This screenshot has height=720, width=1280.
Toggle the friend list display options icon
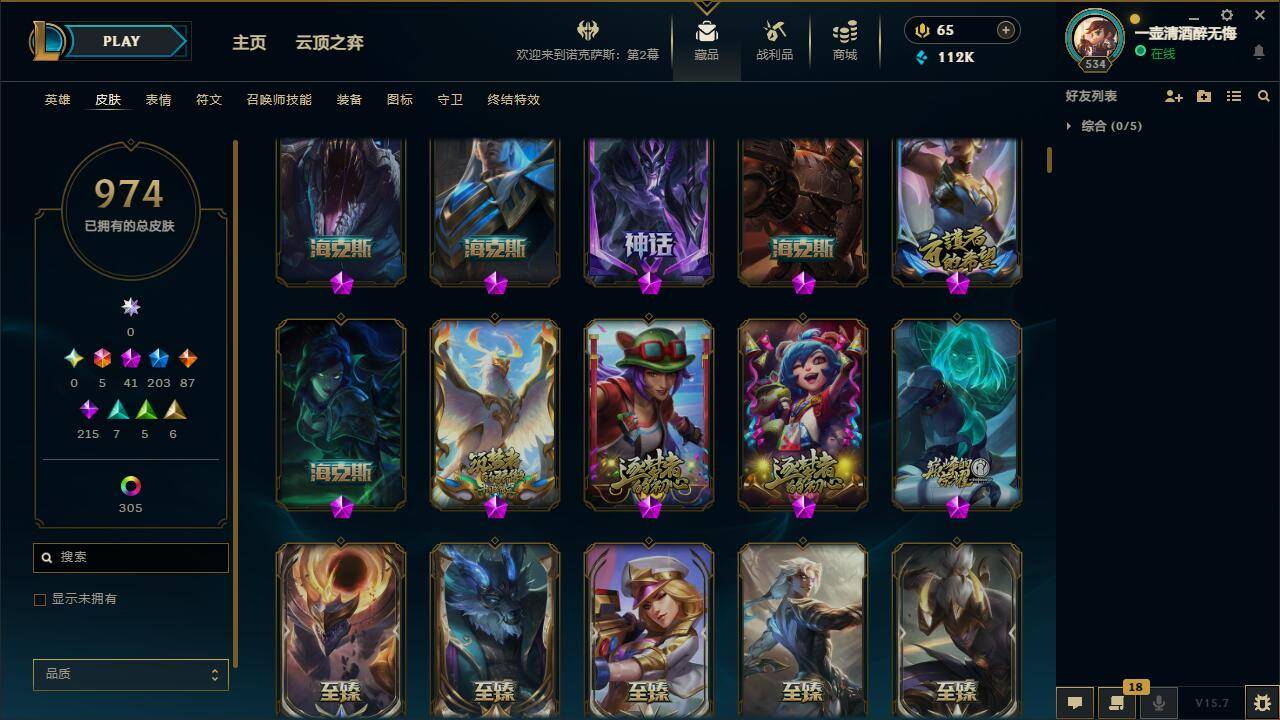(x=1233, y=95)
